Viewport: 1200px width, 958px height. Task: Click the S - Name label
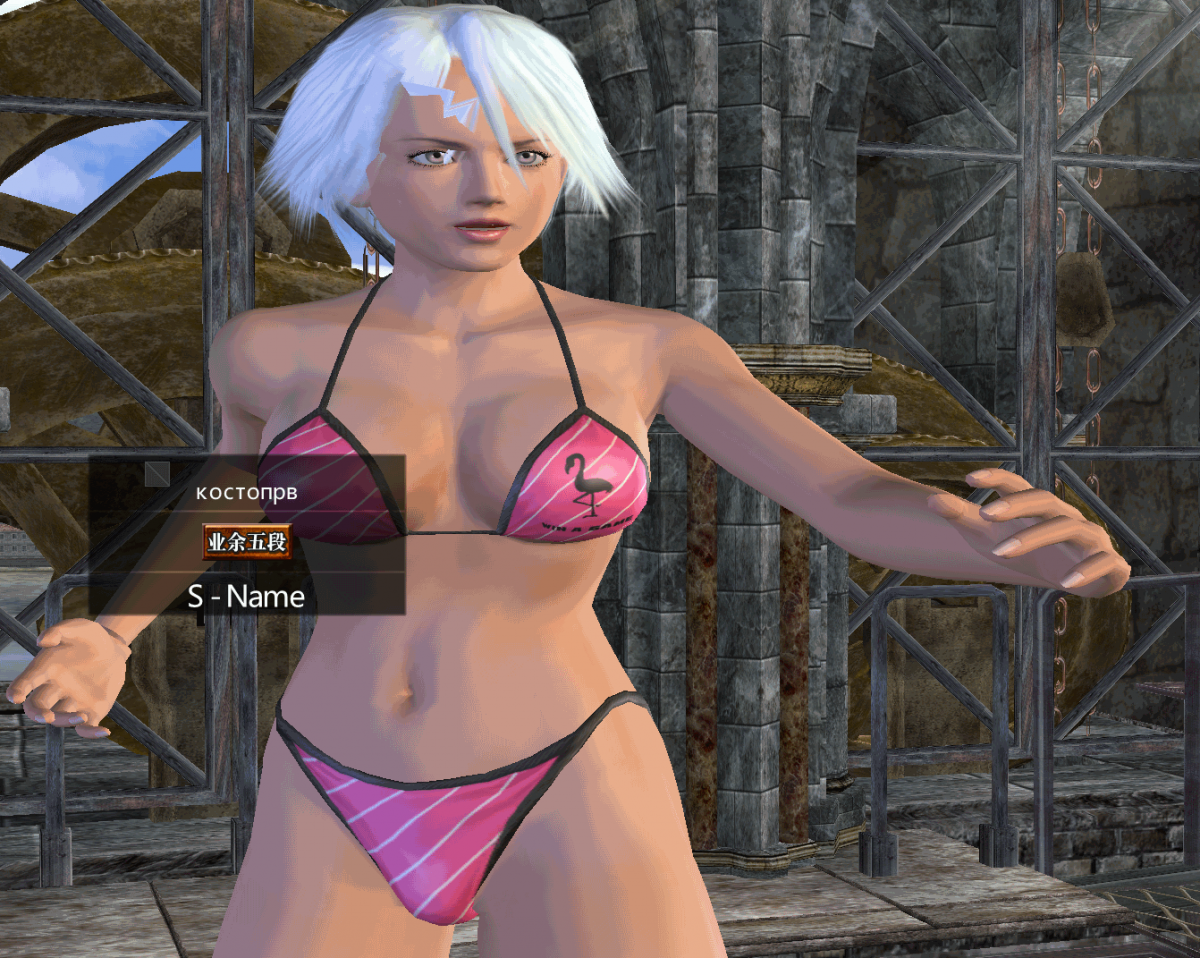tap(246, 597)
